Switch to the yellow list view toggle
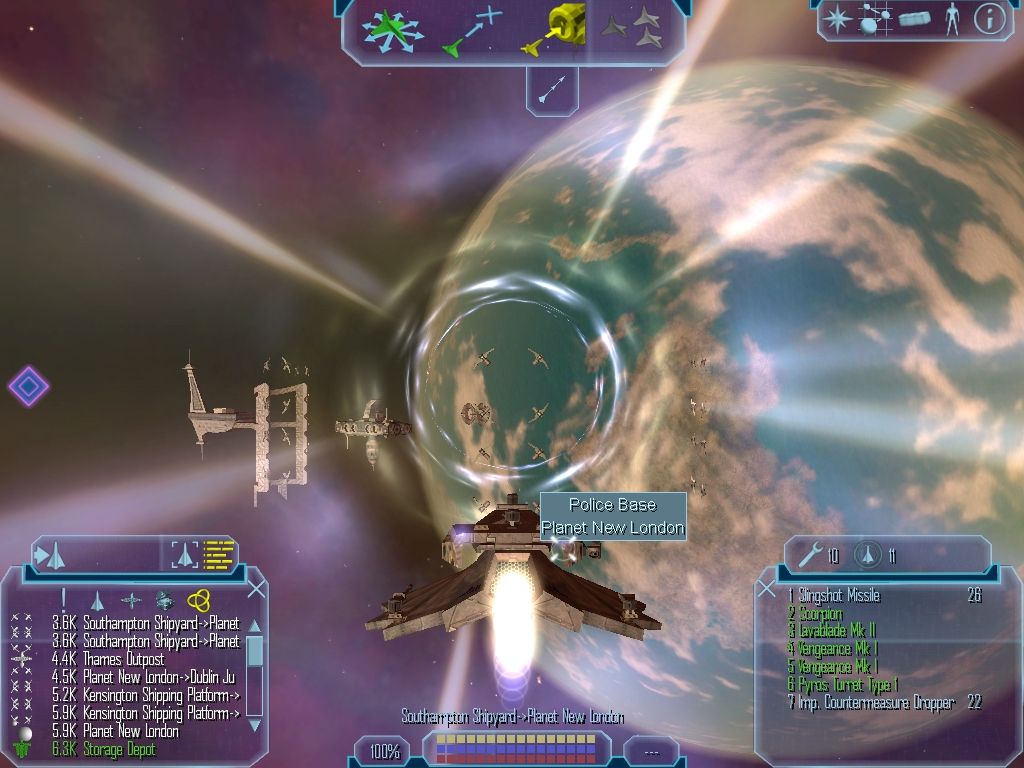 pos(219,553)
